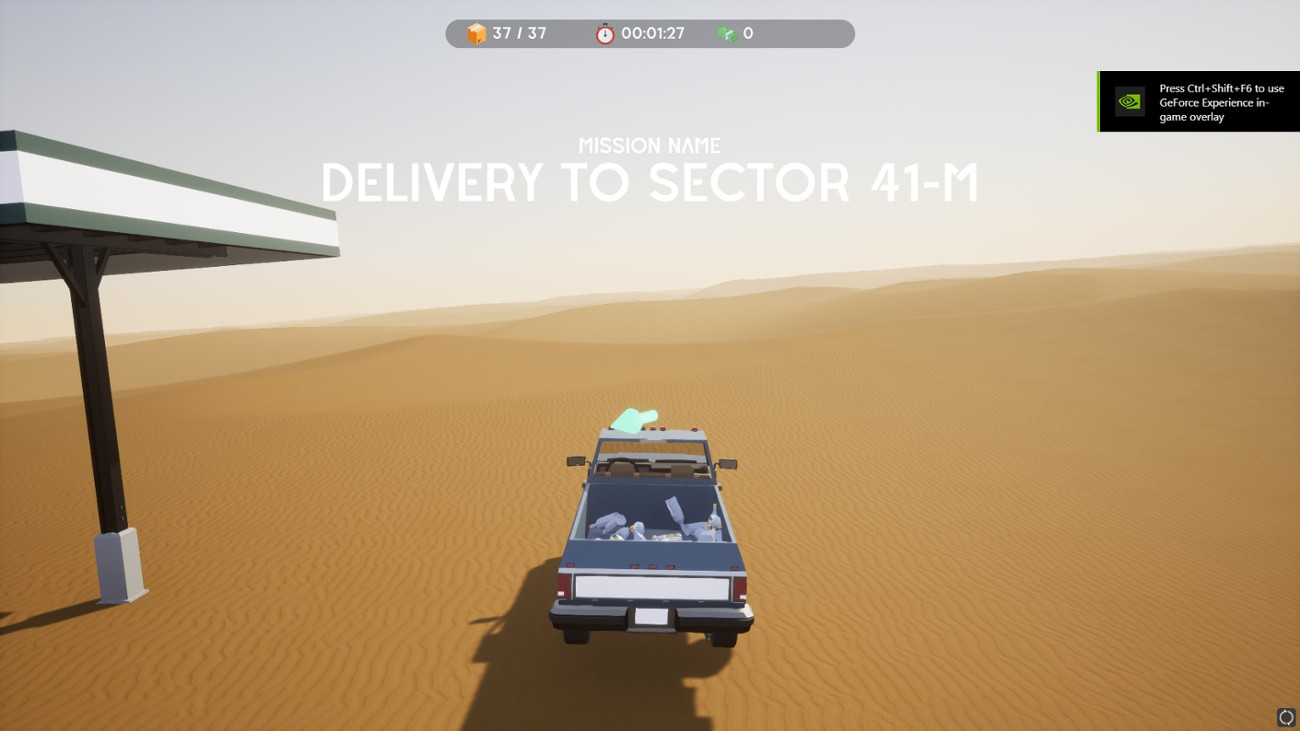Screen dimensions: 1300x731
Task: Click the money counter showing 0
Action: click(745, 33)
